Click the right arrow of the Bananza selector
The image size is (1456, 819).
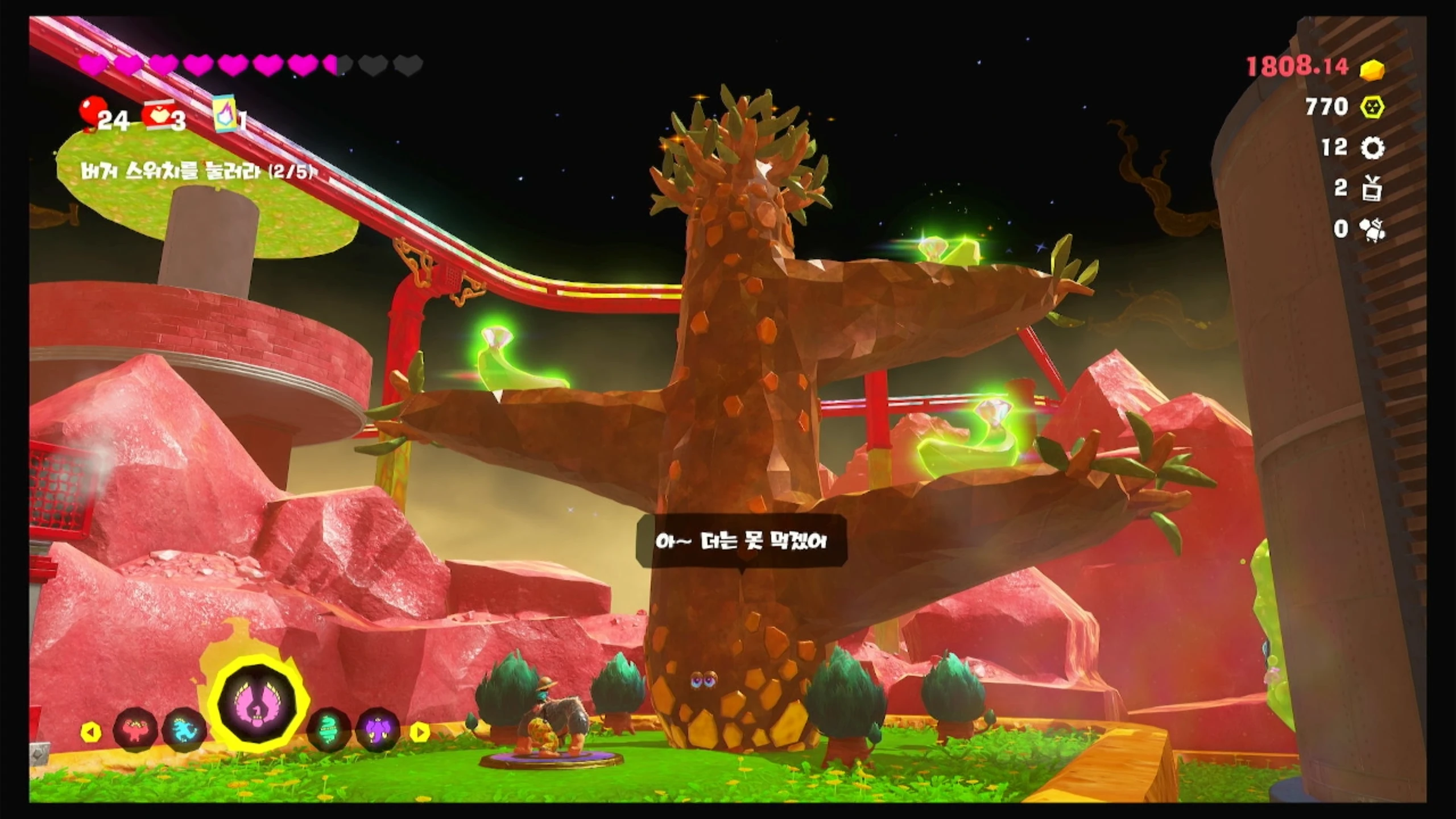tap(420, 732)
